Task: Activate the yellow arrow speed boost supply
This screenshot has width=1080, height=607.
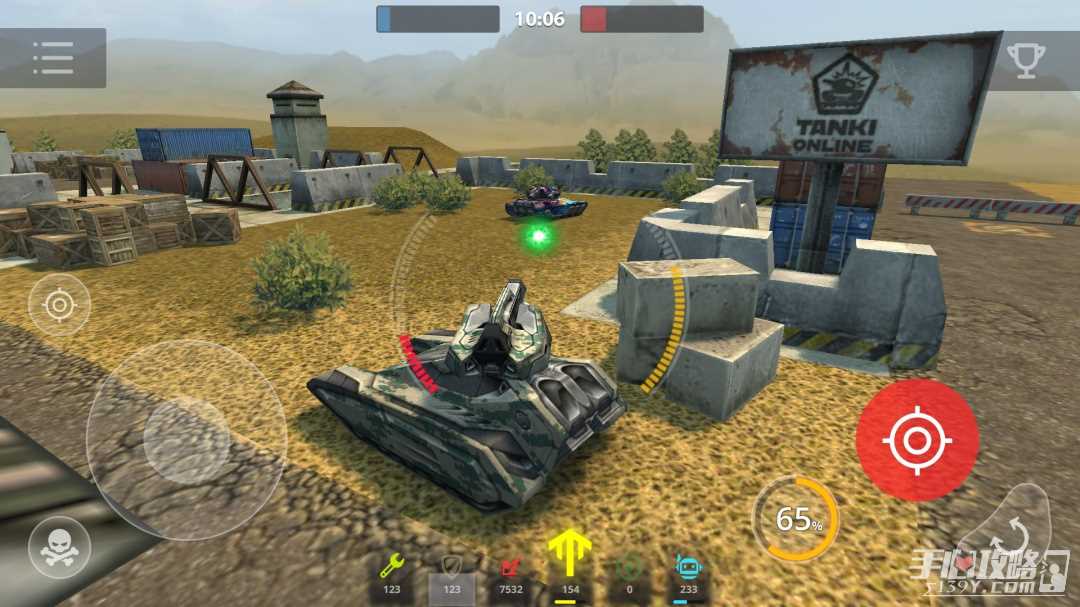Action: click(570, 566)
